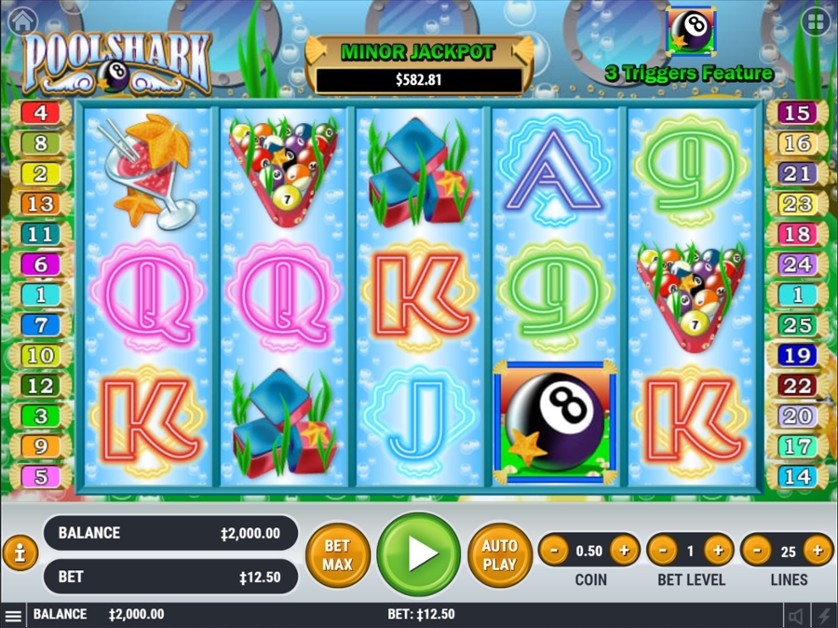Start Auto Play mode
The width and height of the screenshot is (838, 628).
499,554
